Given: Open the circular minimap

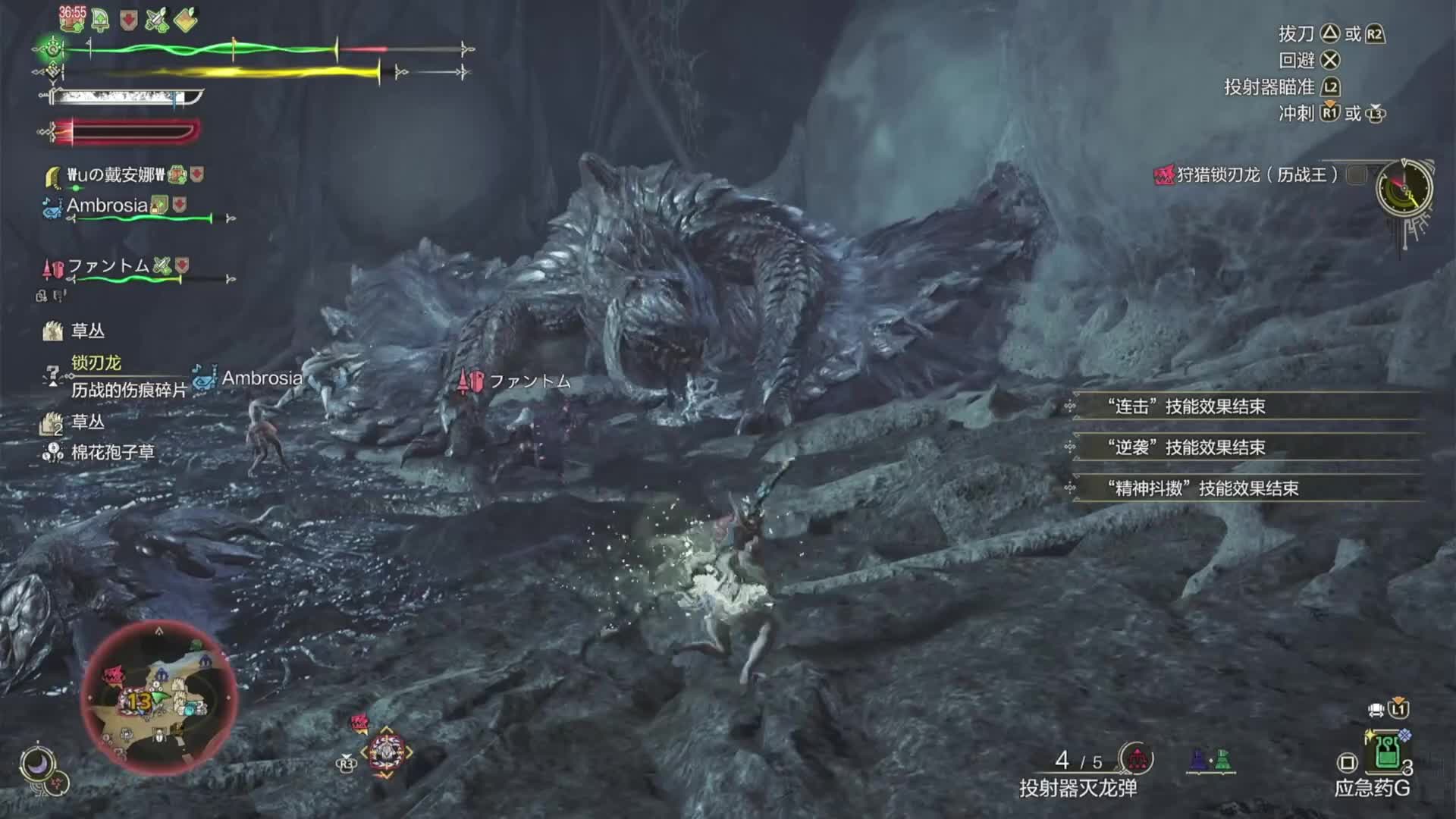Looking at the screenshot, I should click(159, 698).
